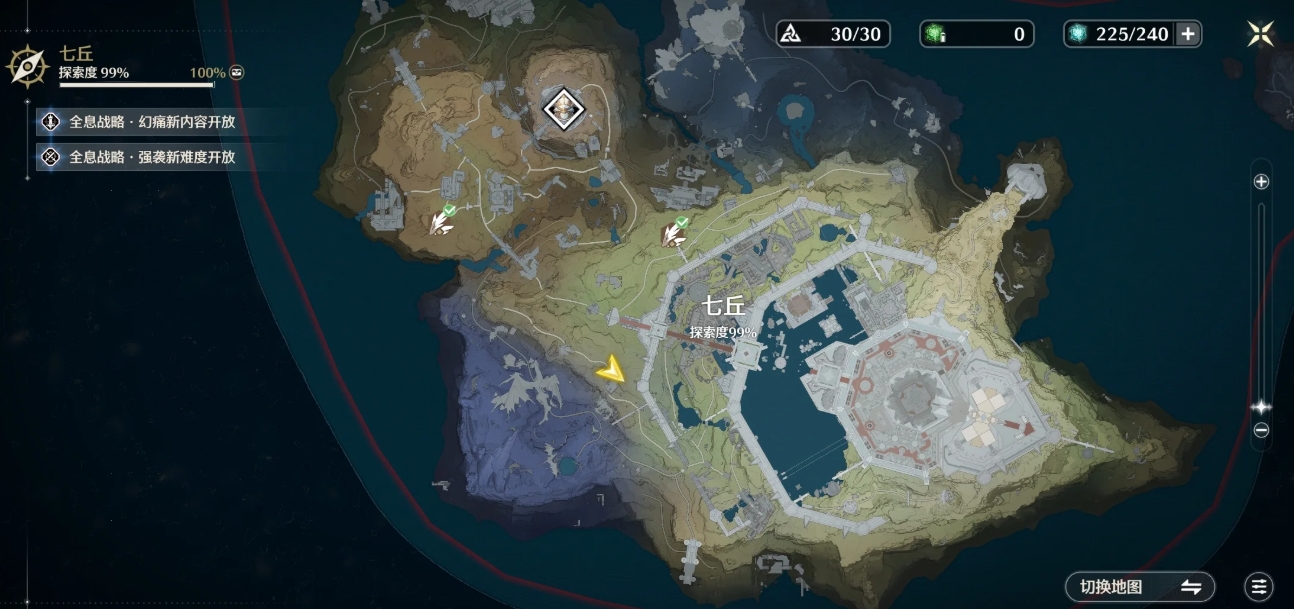Select the yellow player arrow marker

(x=611, y=371)
